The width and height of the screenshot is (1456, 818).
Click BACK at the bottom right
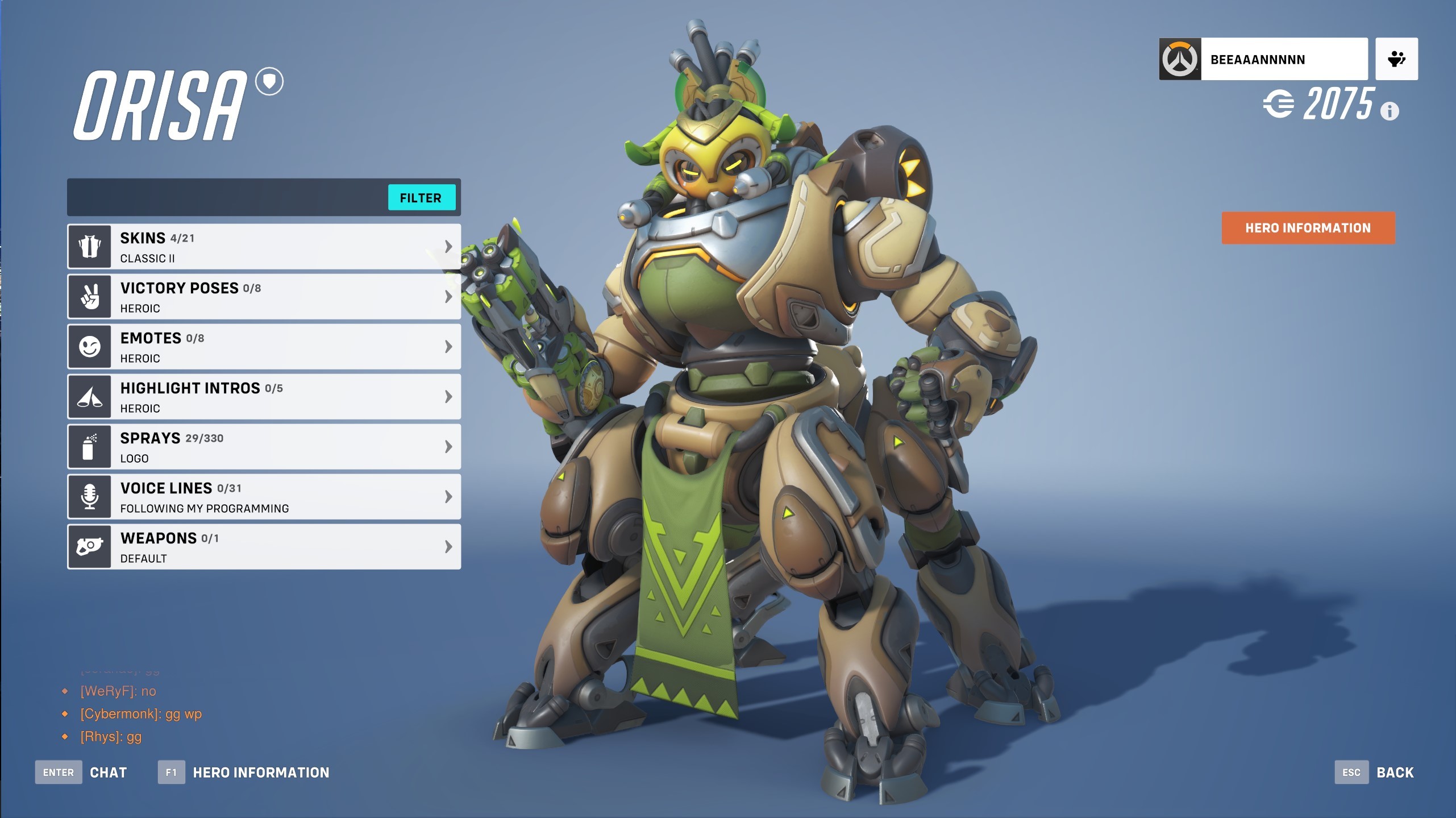coord(1394,772)
